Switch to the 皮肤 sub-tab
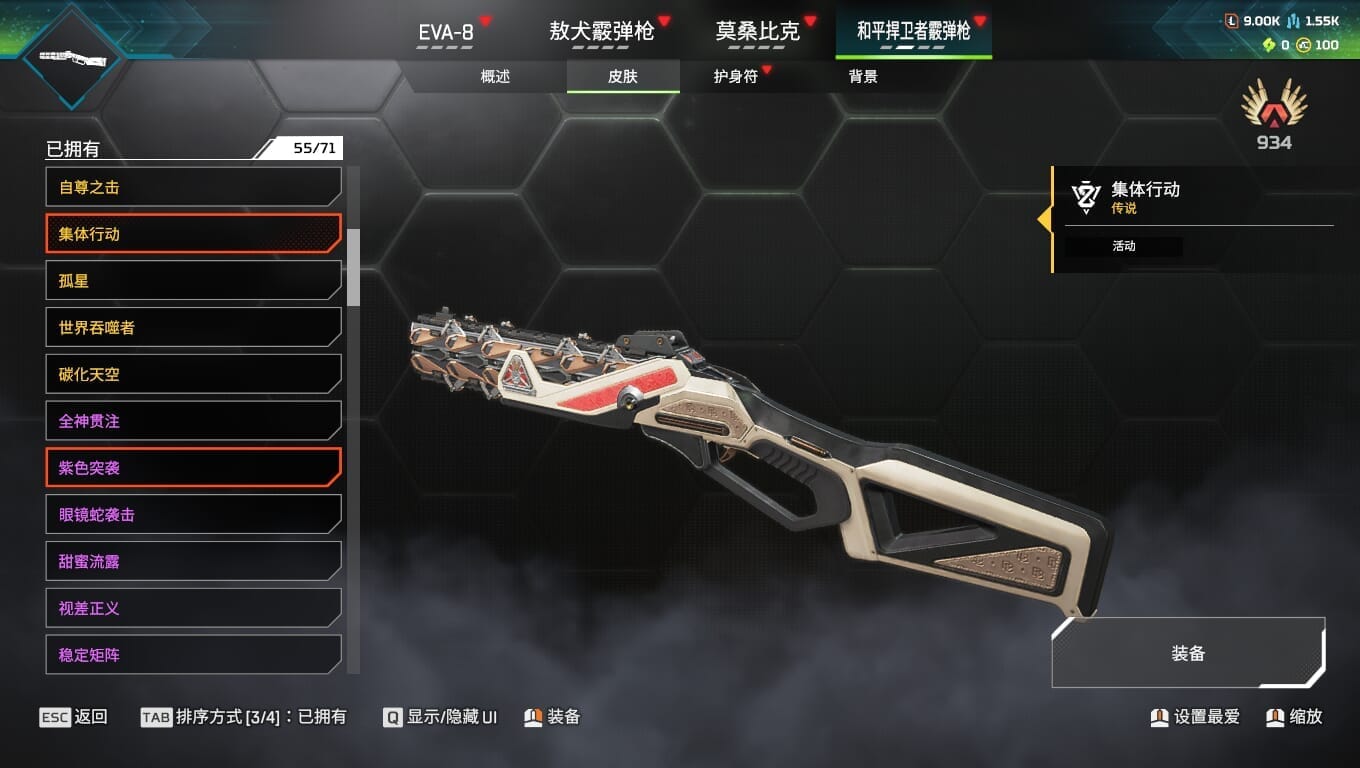The height and width of the screenshot is (768, 1360). [x=622, y=77]
